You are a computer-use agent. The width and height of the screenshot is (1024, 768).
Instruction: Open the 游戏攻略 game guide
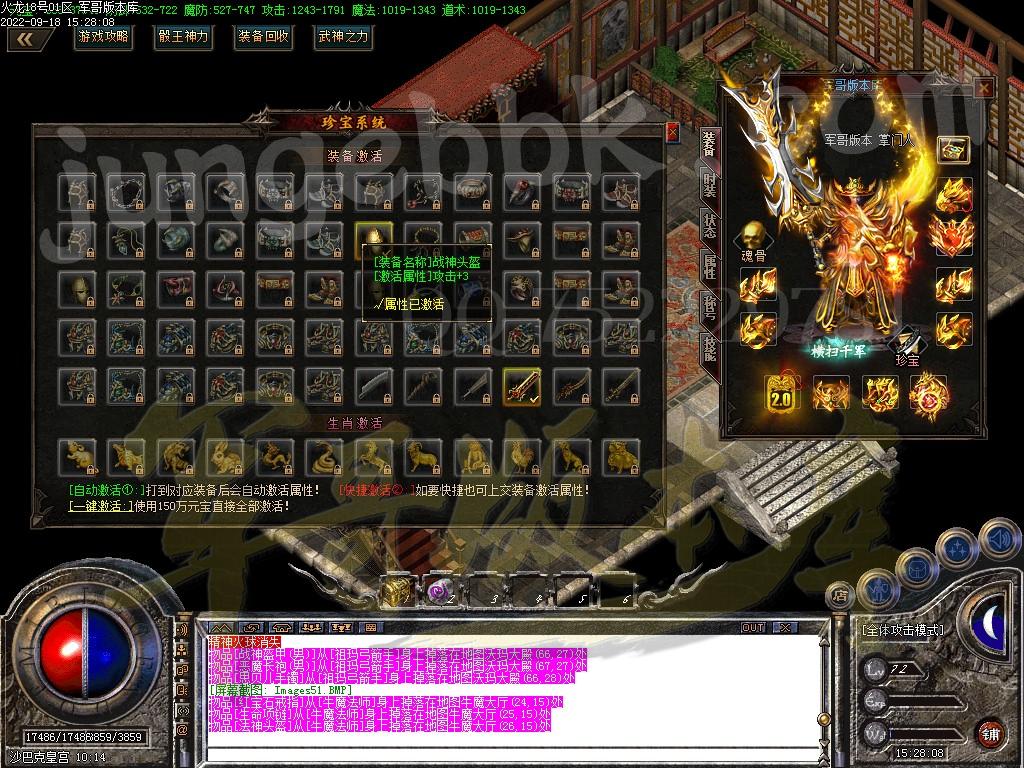click(103, 37)
